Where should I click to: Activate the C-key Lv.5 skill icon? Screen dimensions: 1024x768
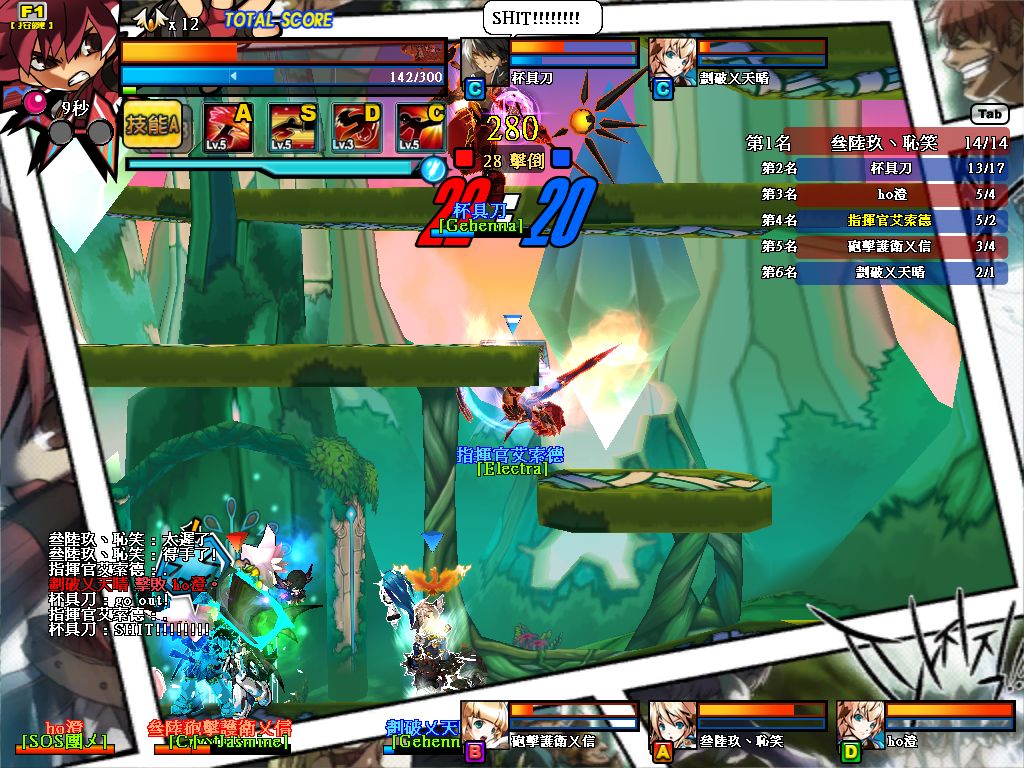click(420, 128)
